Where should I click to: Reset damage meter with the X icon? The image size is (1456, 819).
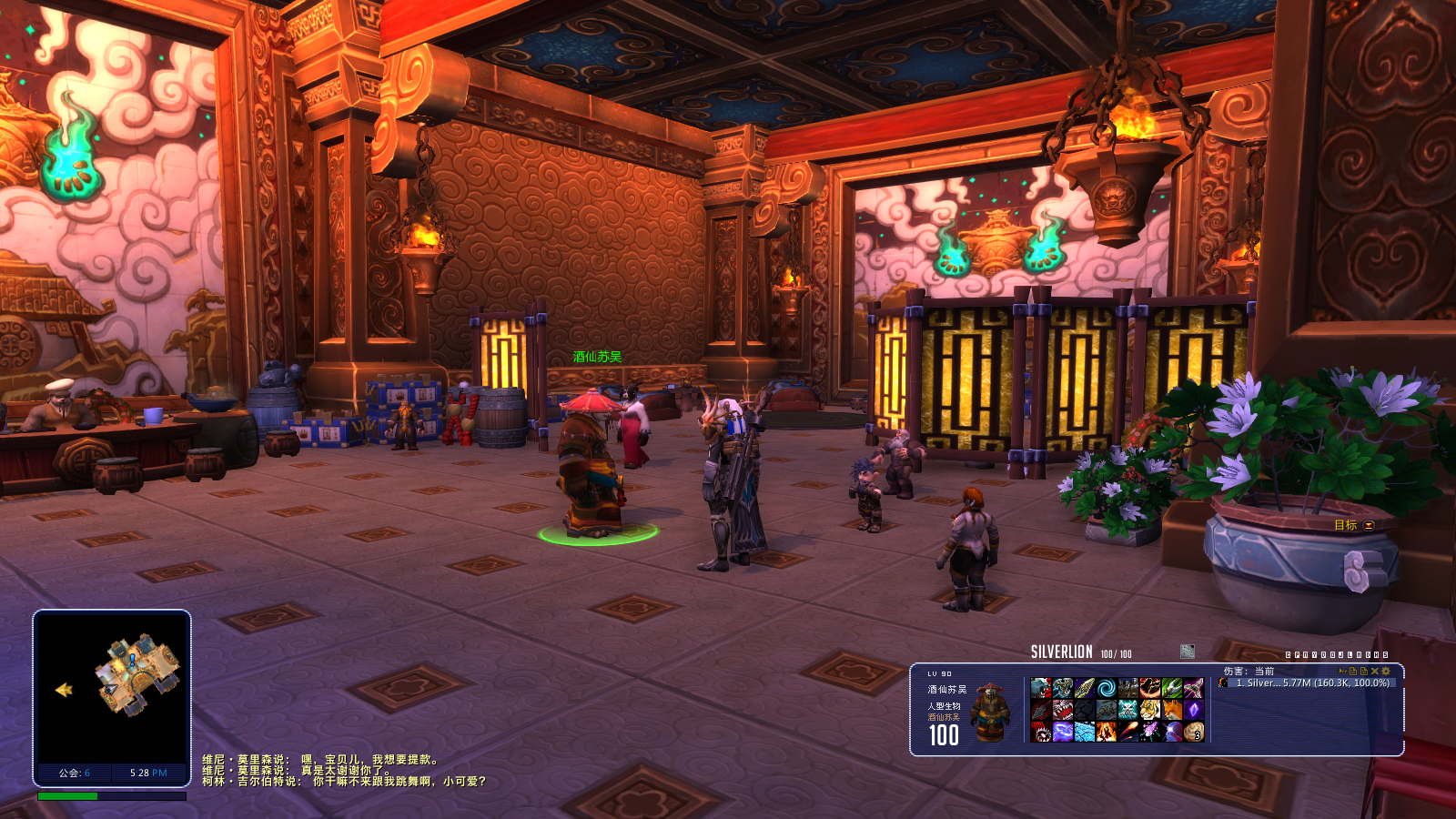pos(1375,672)
